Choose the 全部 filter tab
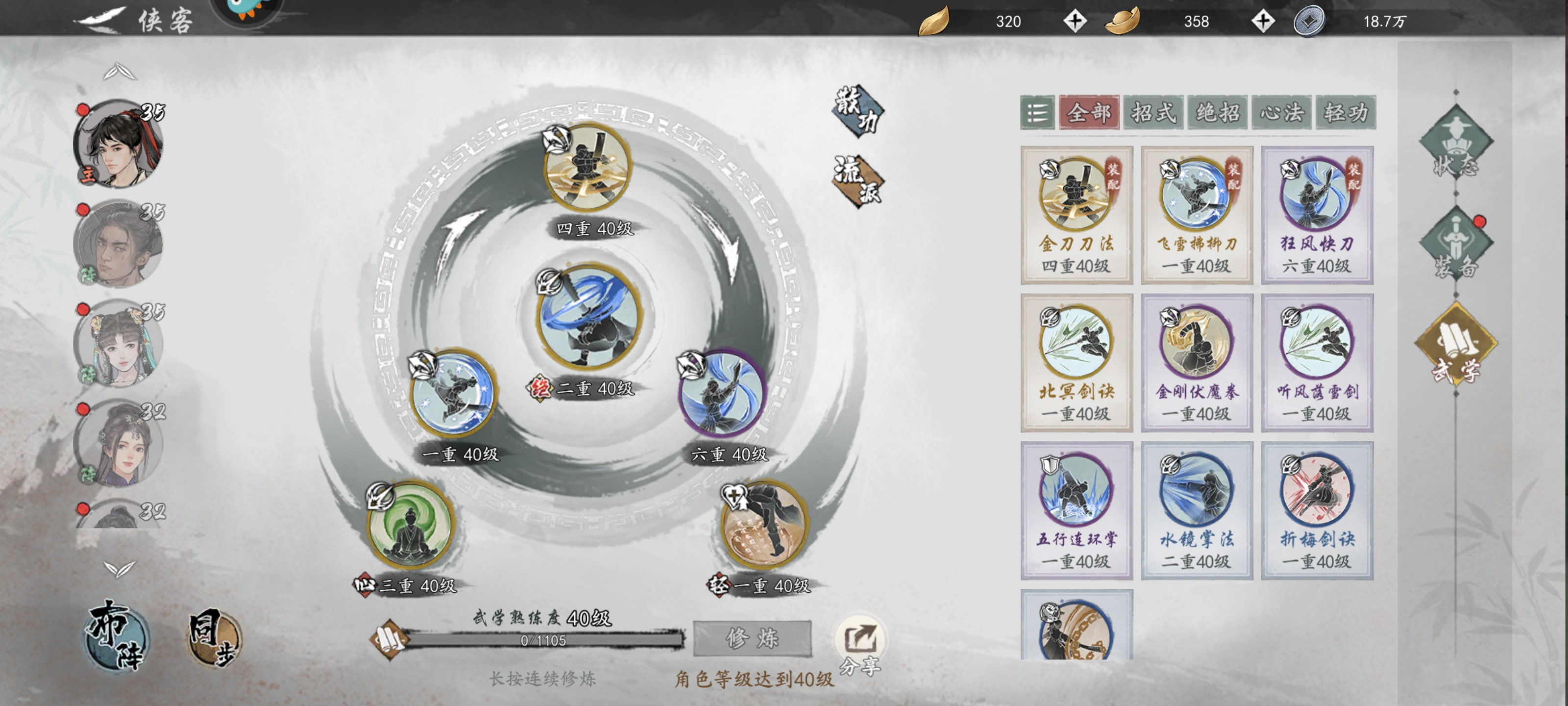This screenshot has height=706, width=1568. tap(1089, 113)
